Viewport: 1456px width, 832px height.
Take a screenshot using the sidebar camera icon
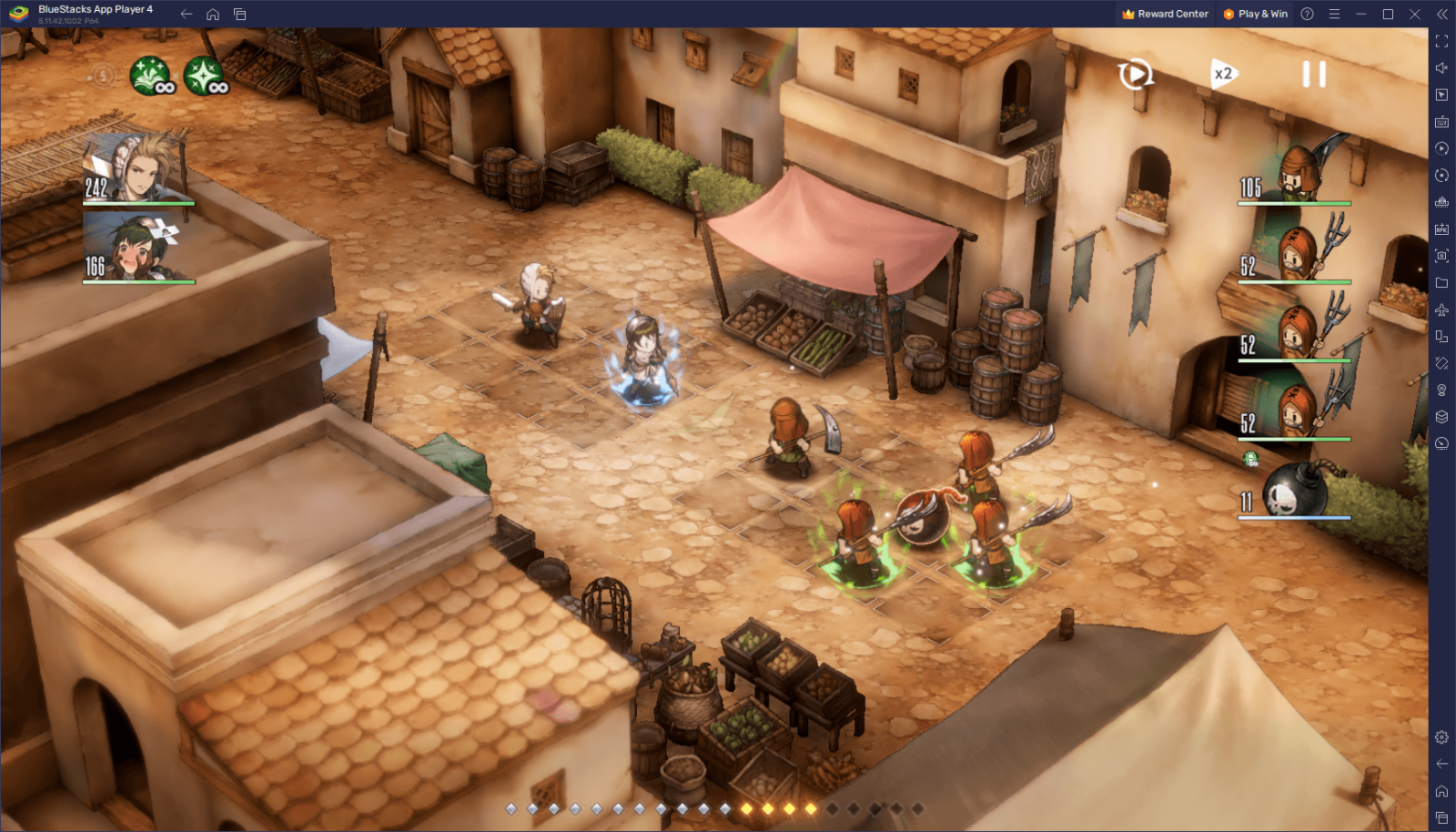click(x=1441, y=257)
